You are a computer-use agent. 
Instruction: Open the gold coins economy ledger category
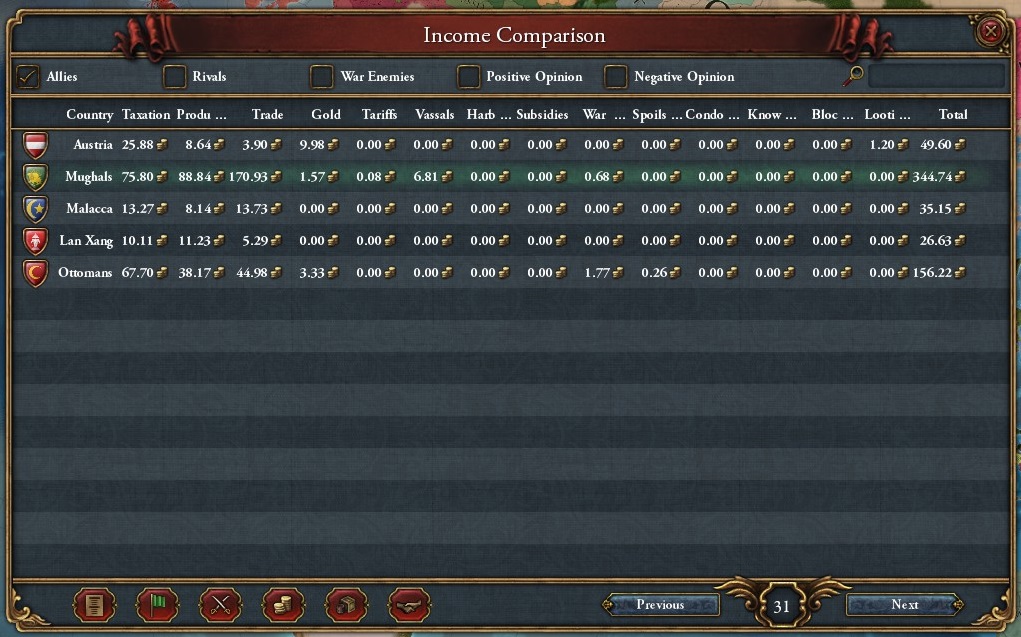tap(283, 605)
